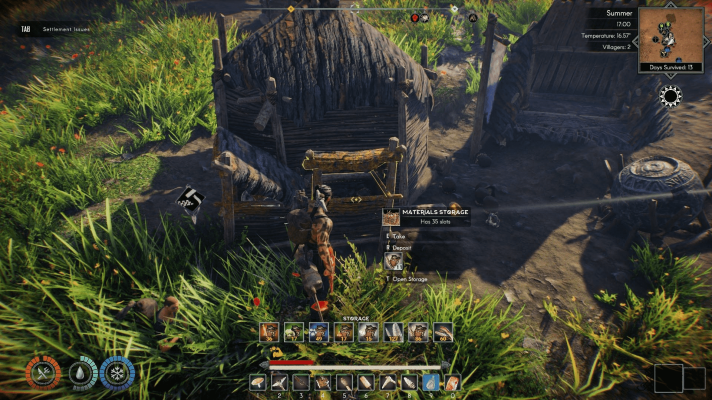The height and width of the screenshot is (400, 712).
Task: Select hotbar slot 2 item
Action: 280,382
